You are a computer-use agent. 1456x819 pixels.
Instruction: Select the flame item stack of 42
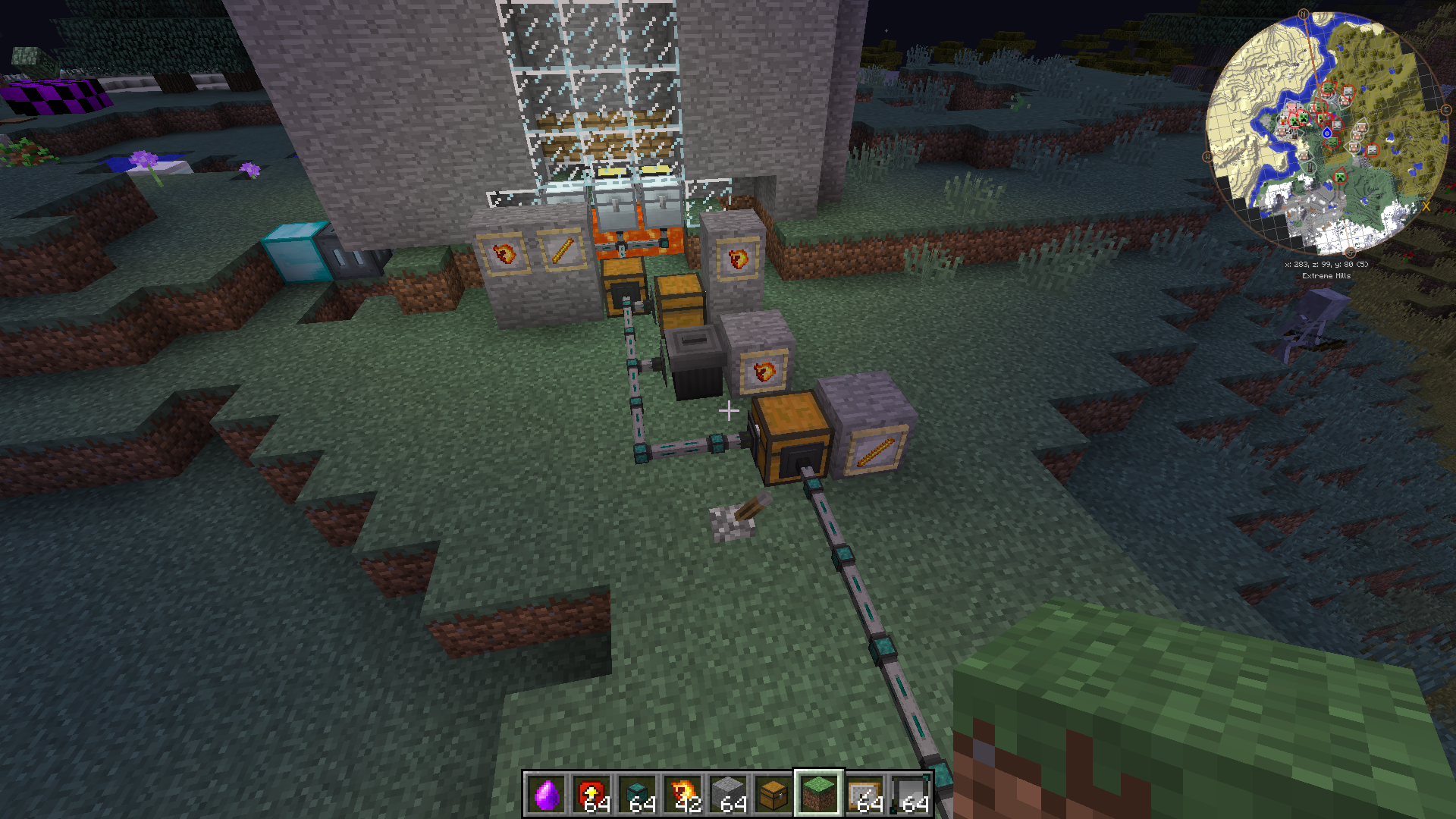click(x=682, y=794)
